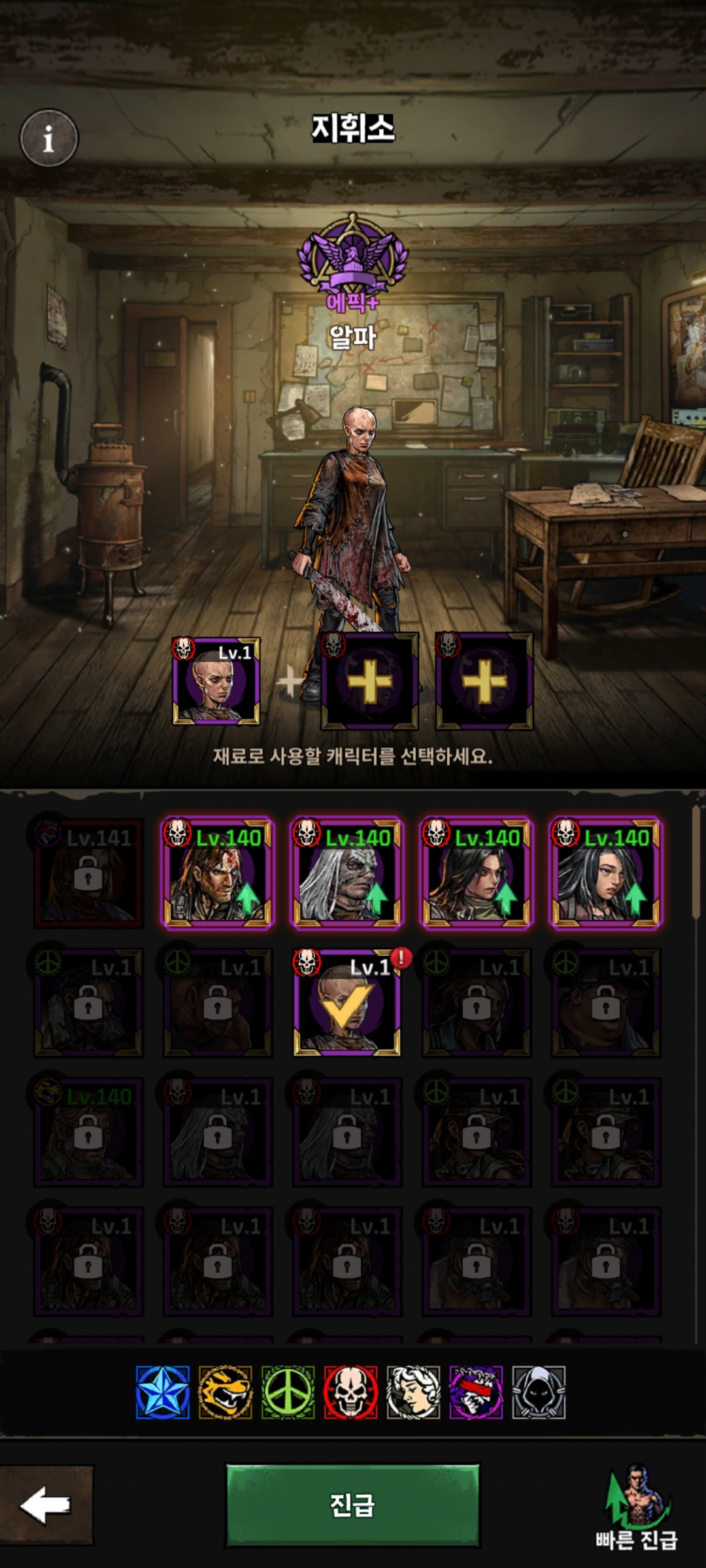Filter by green peace sign faction
This screenshot has width=706, height=1568.
[x=288, y=1392]
